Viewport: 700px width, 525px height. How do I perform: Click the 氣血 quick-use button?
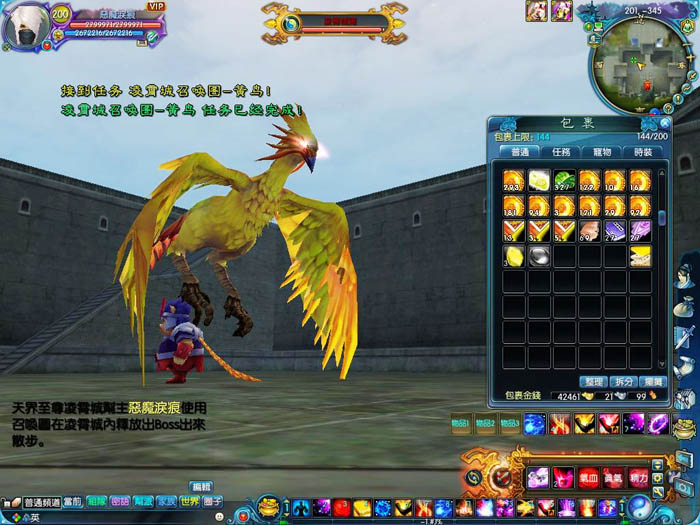pyautogui.click(x=588, y=477)
